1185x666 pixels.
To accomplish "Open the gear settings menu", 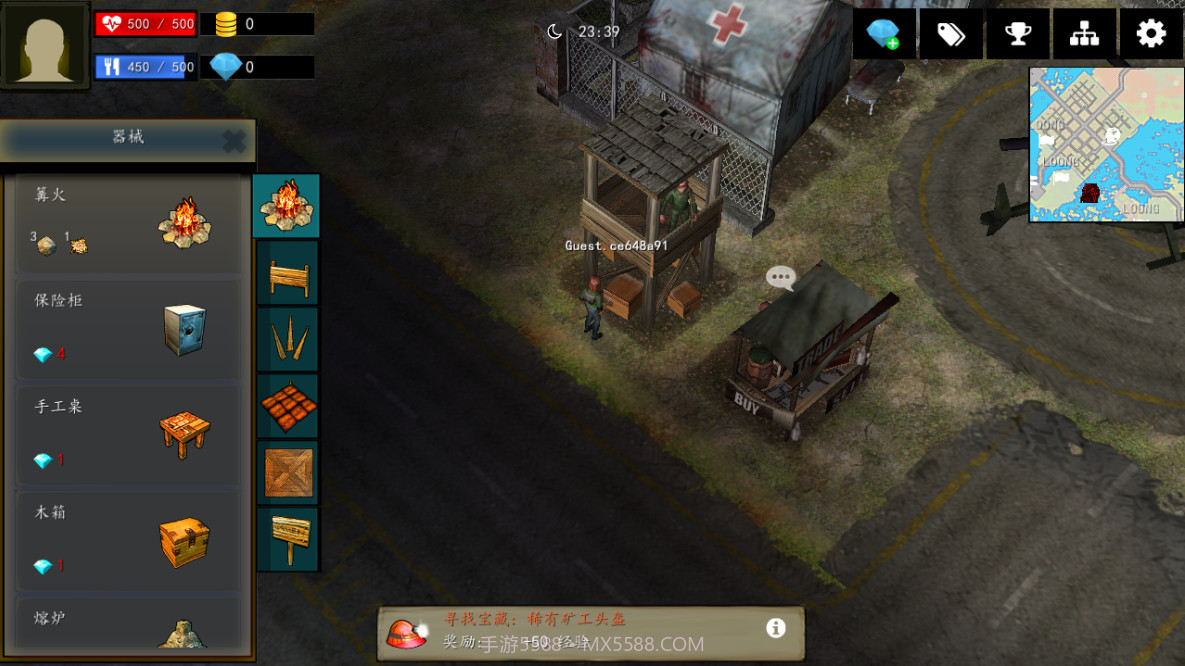I will 1151,34.
